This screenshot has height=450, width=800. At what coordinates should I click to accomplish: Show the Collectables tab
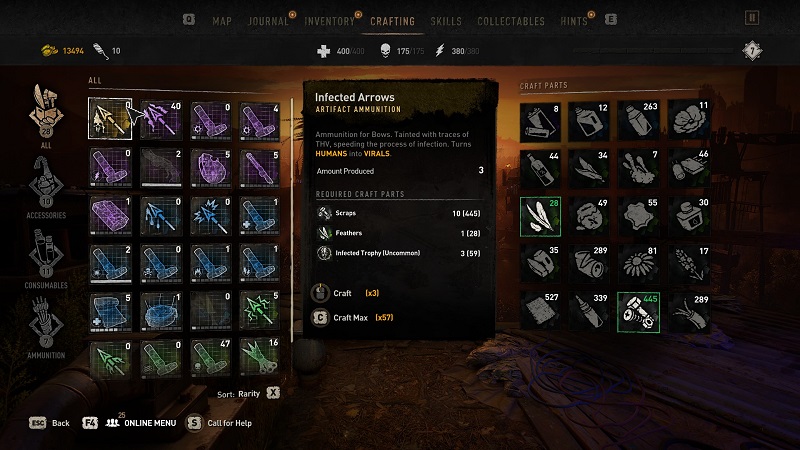(x=511, y=21)
